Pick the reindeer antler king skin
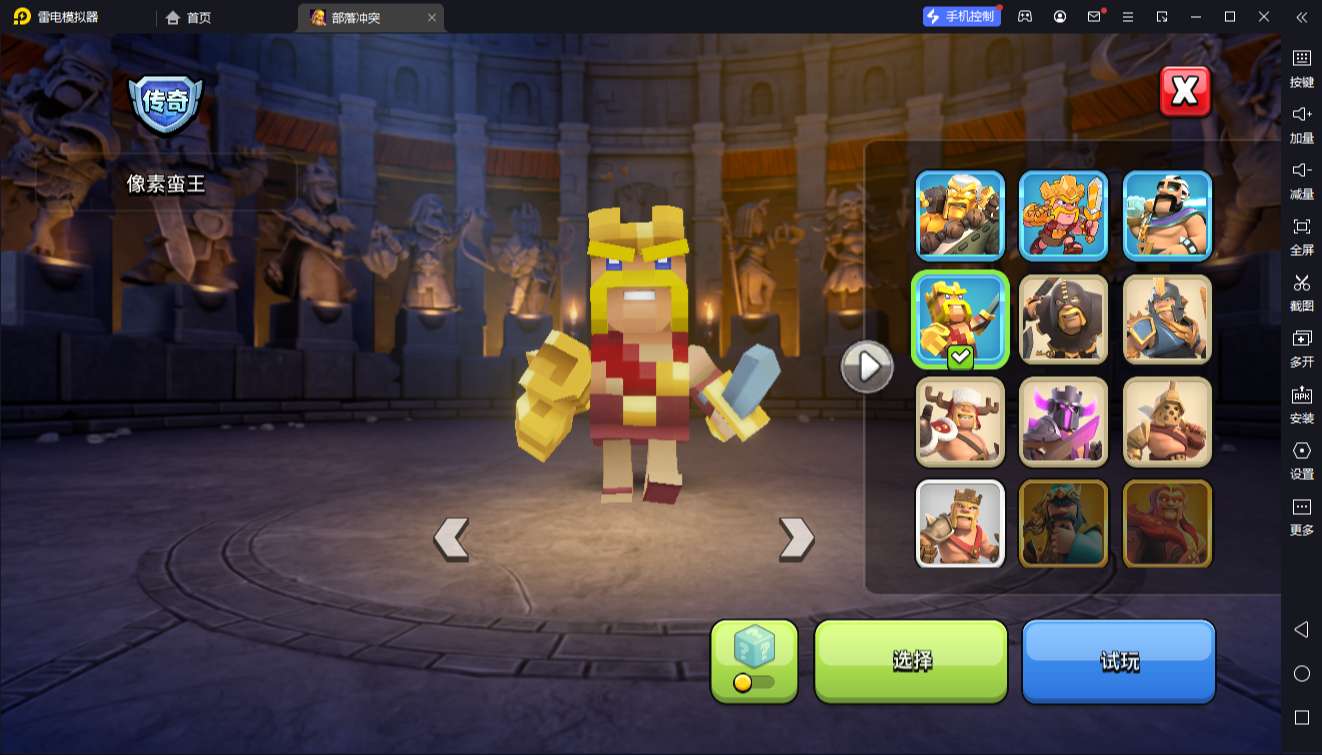Screen dimensions: 1322x755 [960, 422]
